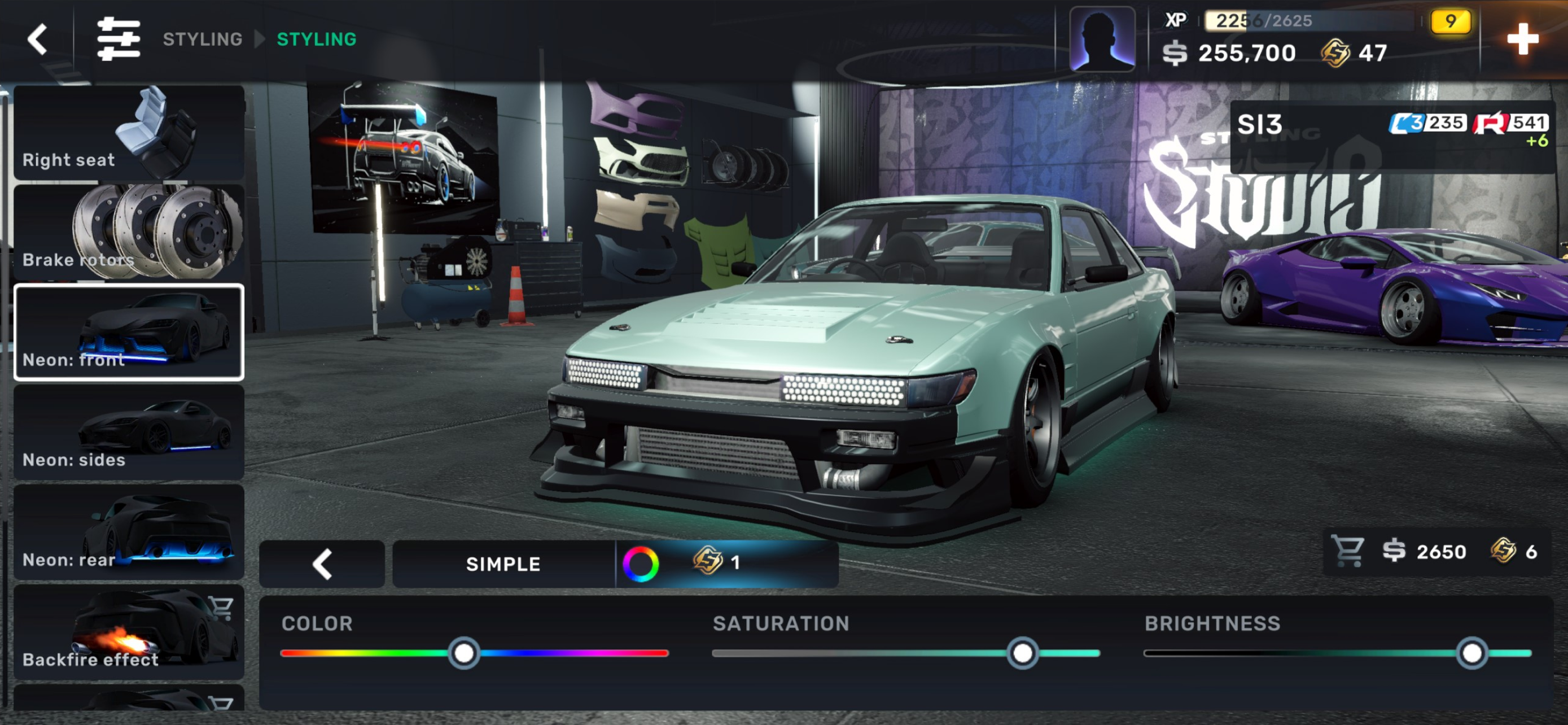Adjust the COLOR hue slider
This screenshot has width=1568, height=725.
[x=464, y=653]
